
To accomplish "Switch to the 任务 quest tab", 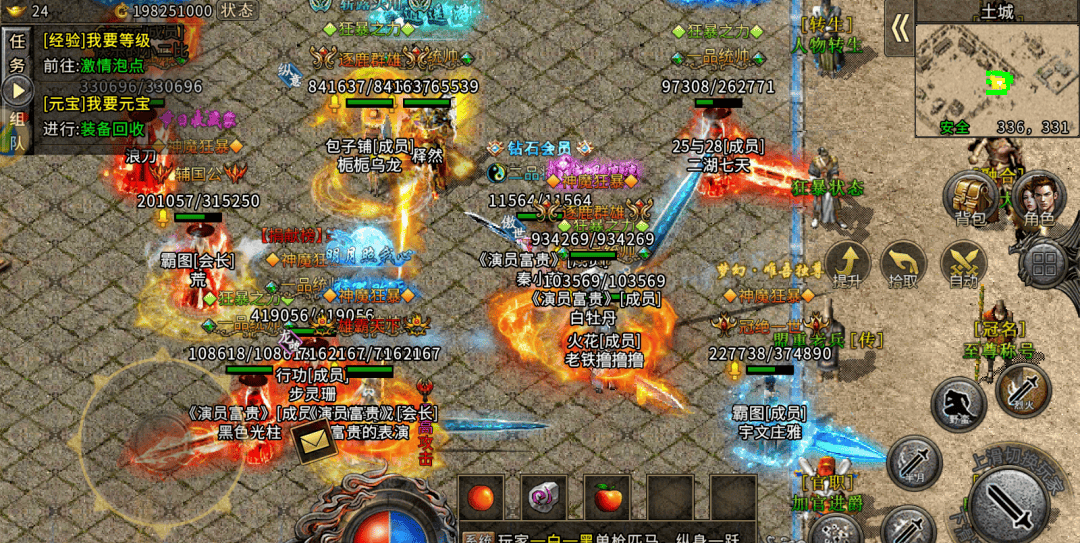I will (17, 54).
